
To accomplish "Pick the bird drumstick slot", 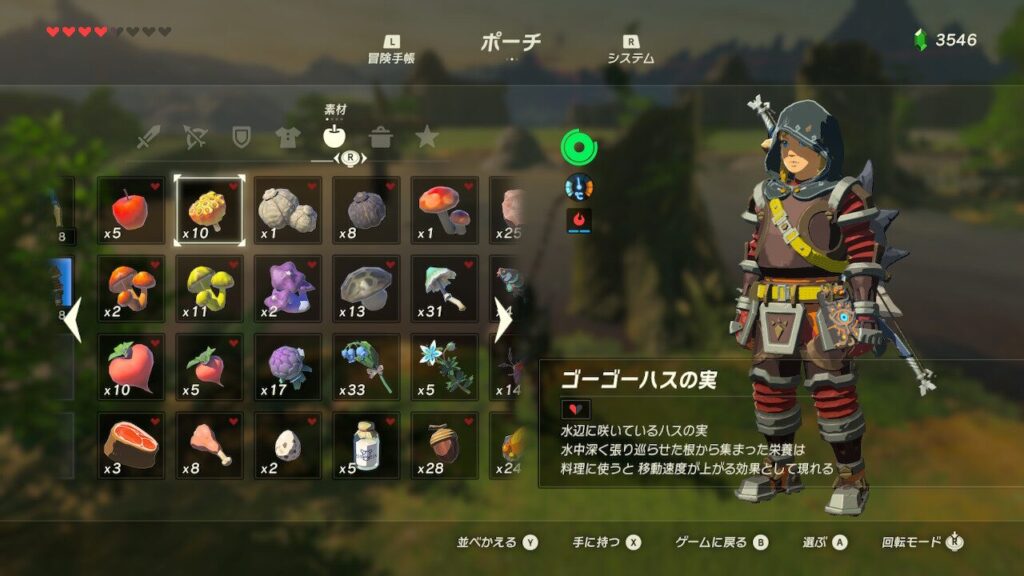I will pos(209,446).
